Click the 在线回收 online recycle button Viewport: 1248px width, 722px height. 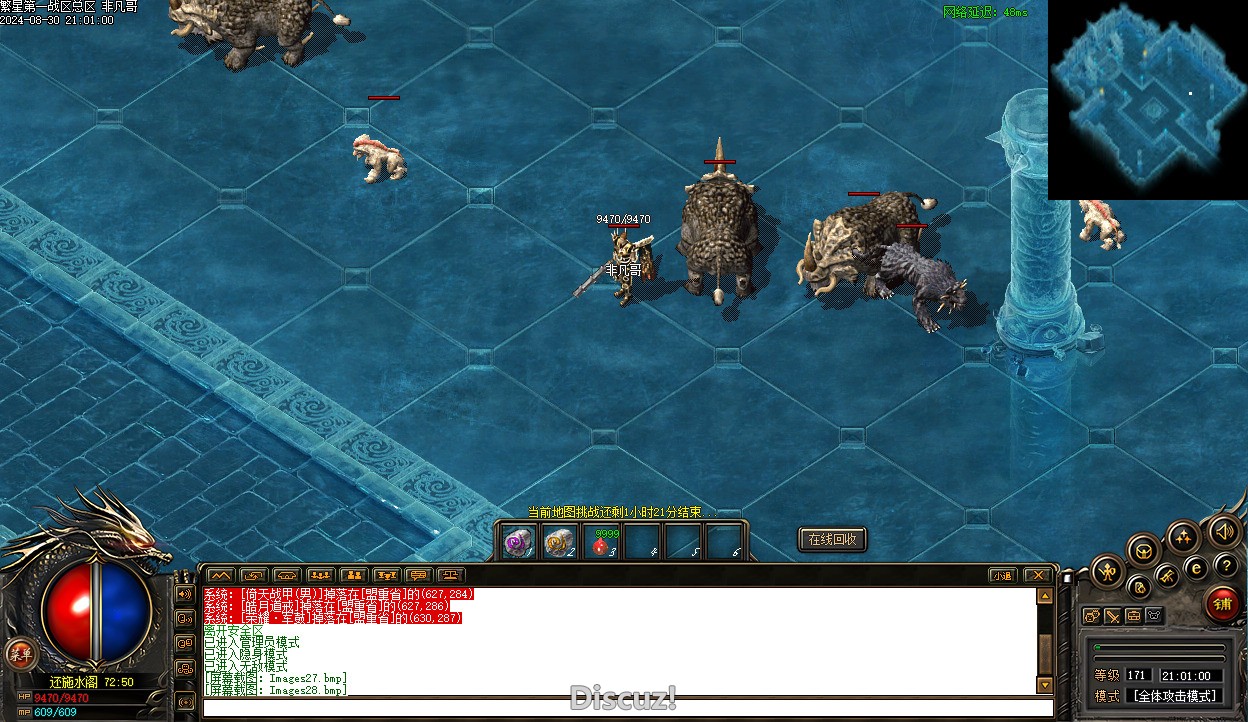pyautogui.click(x=832, y=539)
